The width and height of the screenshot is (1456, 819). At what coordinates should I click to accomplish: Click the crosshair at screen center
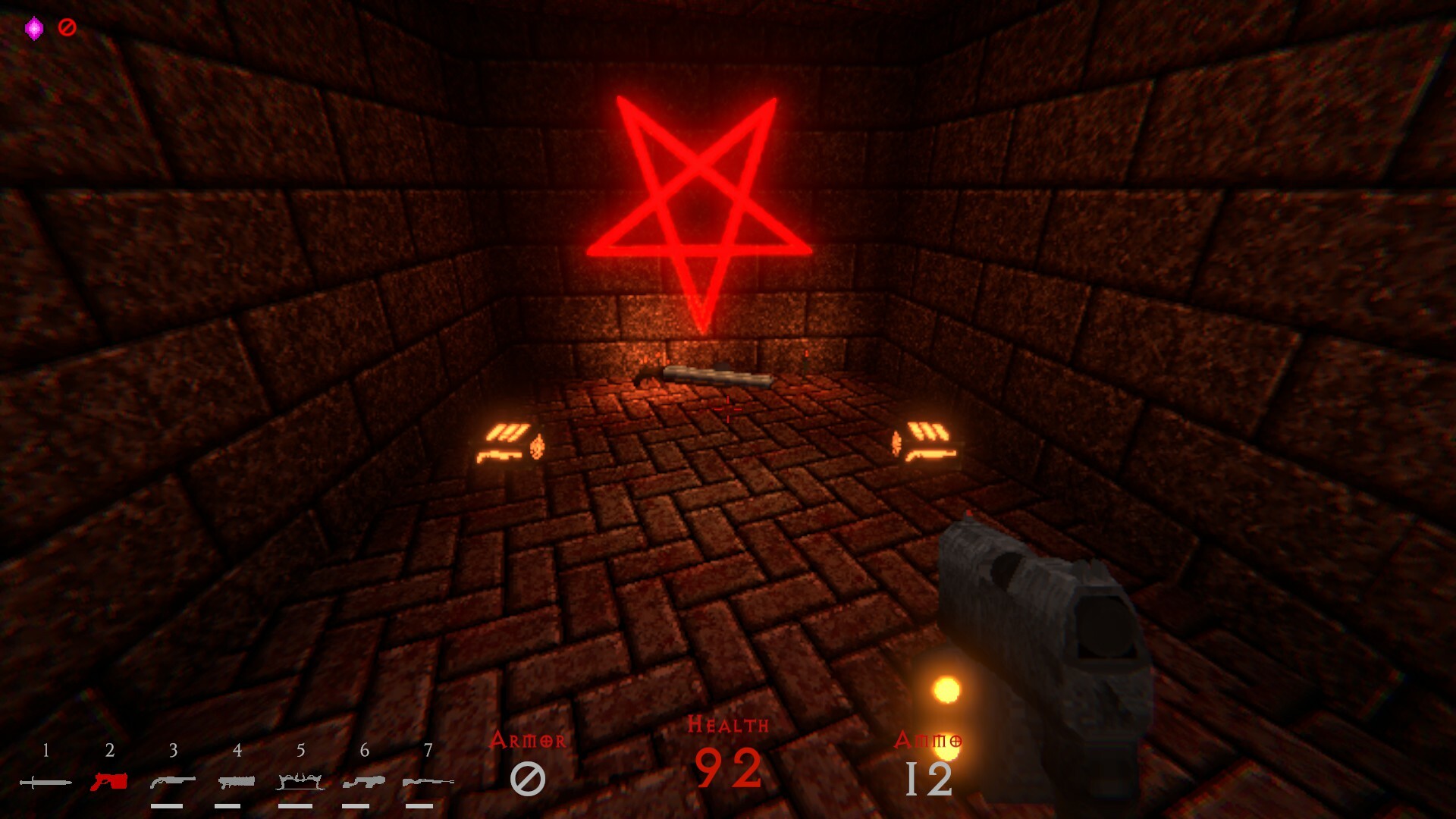tap(726, 409)
